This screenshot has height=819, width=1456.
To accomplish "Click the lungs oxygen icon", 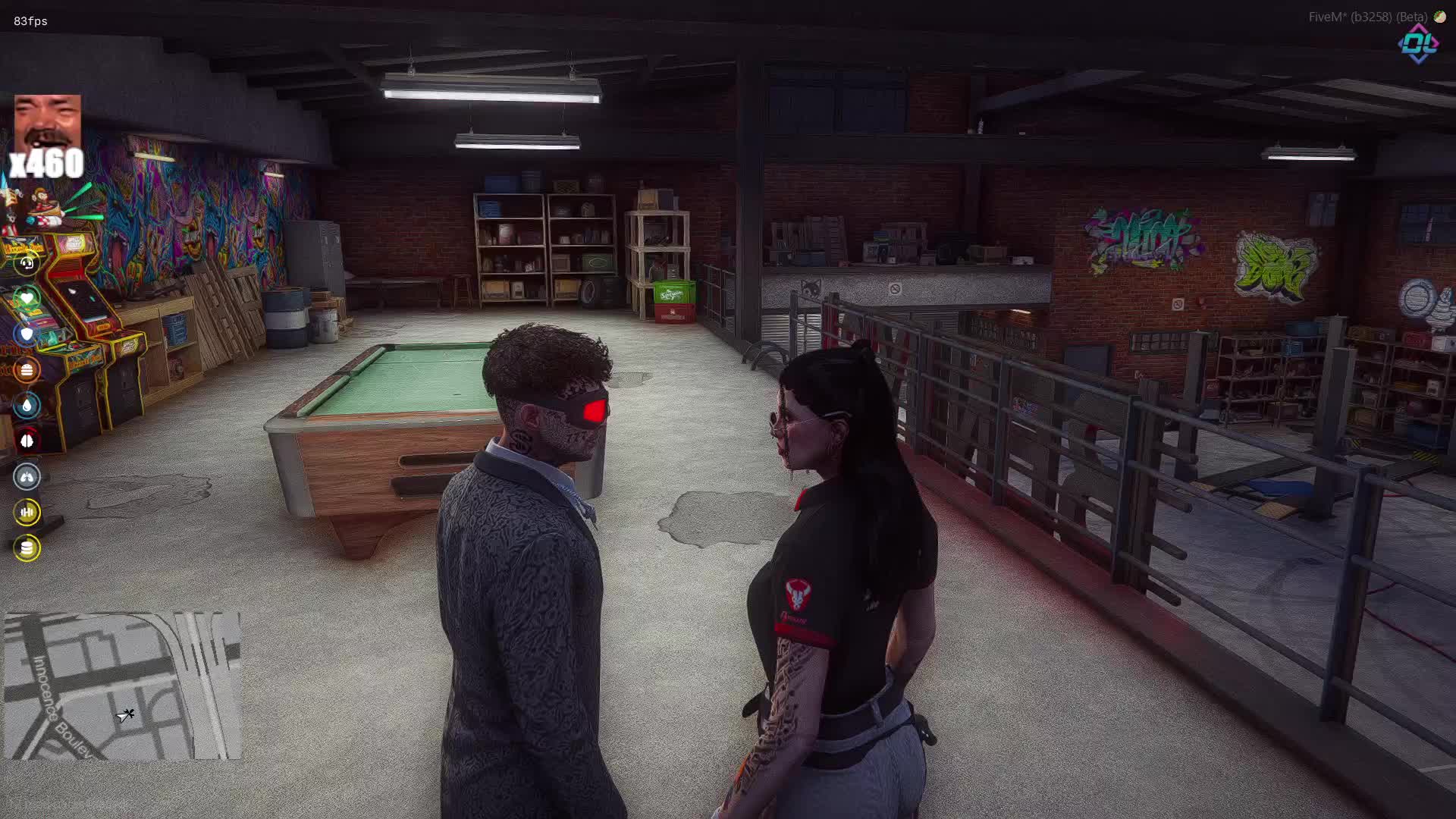I will (x=27, y=476).
